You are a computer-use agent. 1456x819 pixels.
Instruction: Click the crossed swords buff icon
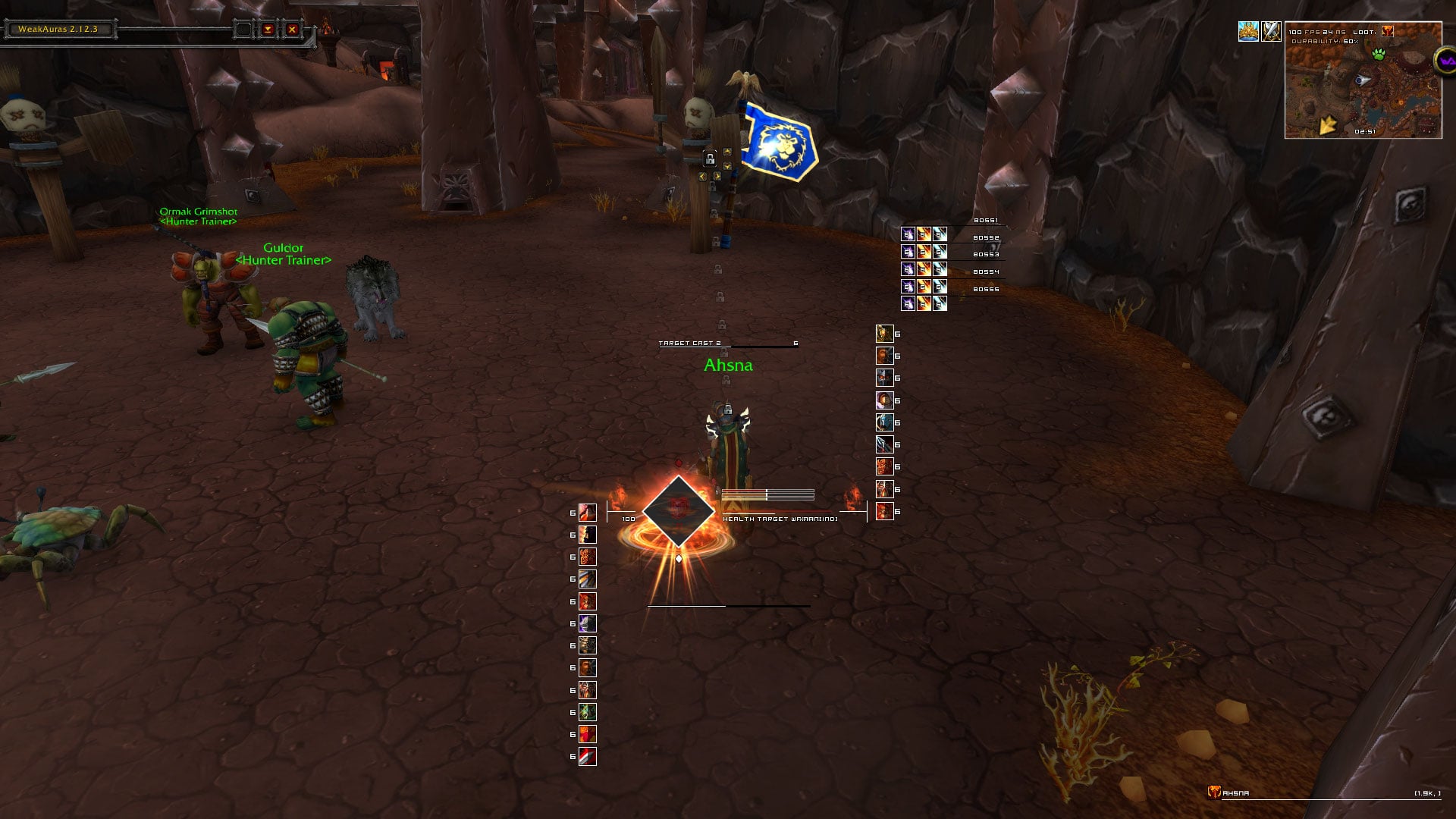click(1271, 31)
